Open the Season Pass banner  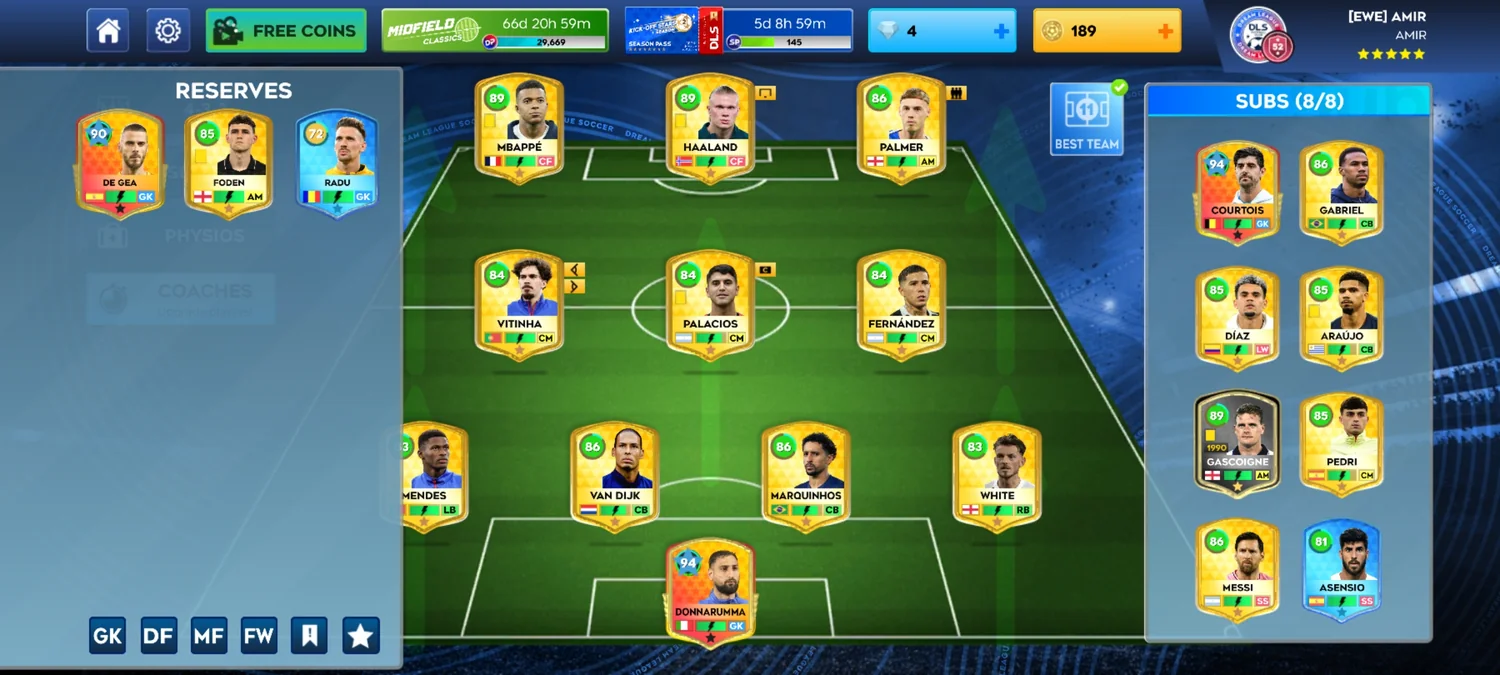coord(738,31)
